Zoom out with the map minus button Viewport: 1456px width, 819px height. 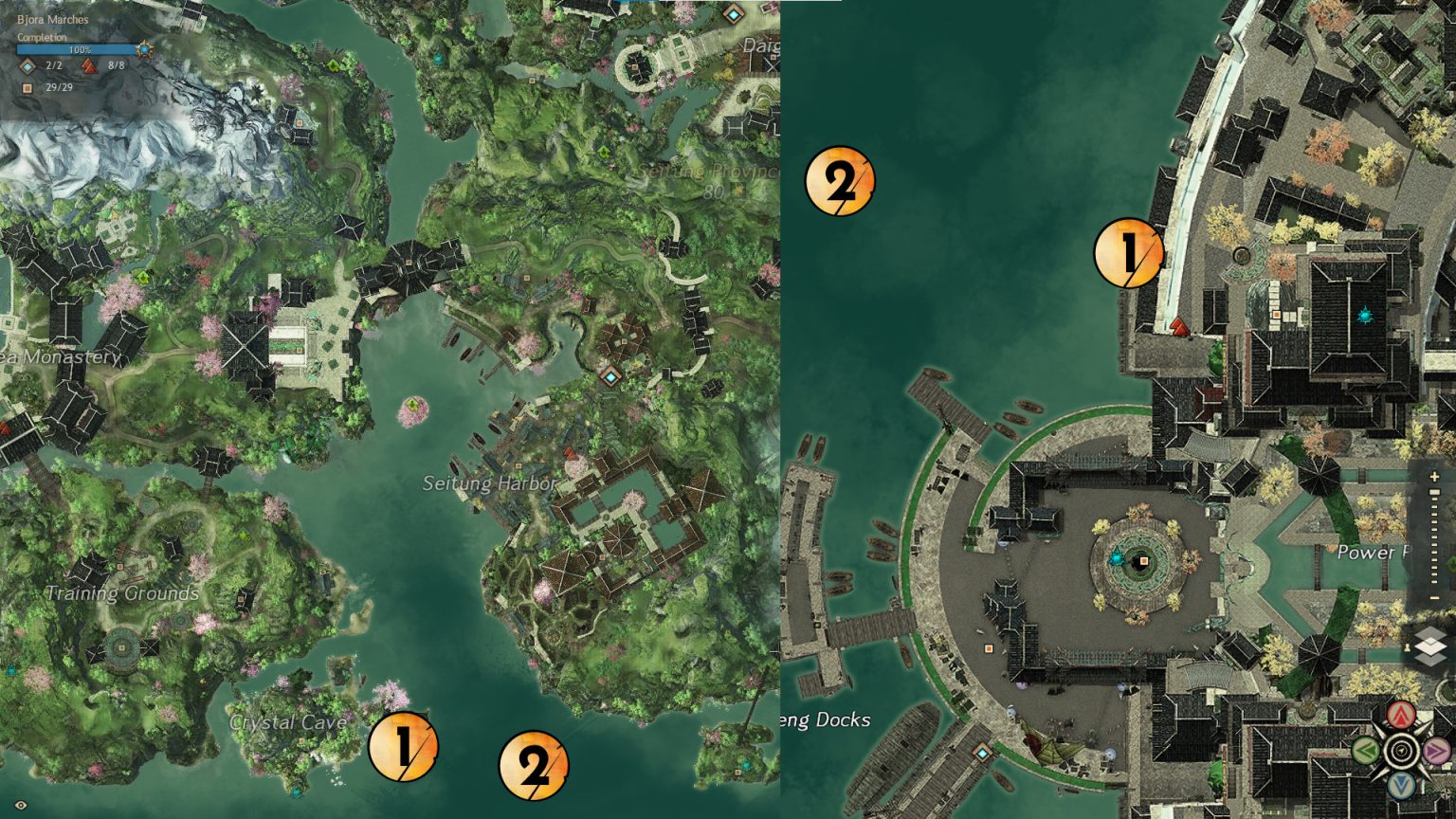pos(1434,598)
